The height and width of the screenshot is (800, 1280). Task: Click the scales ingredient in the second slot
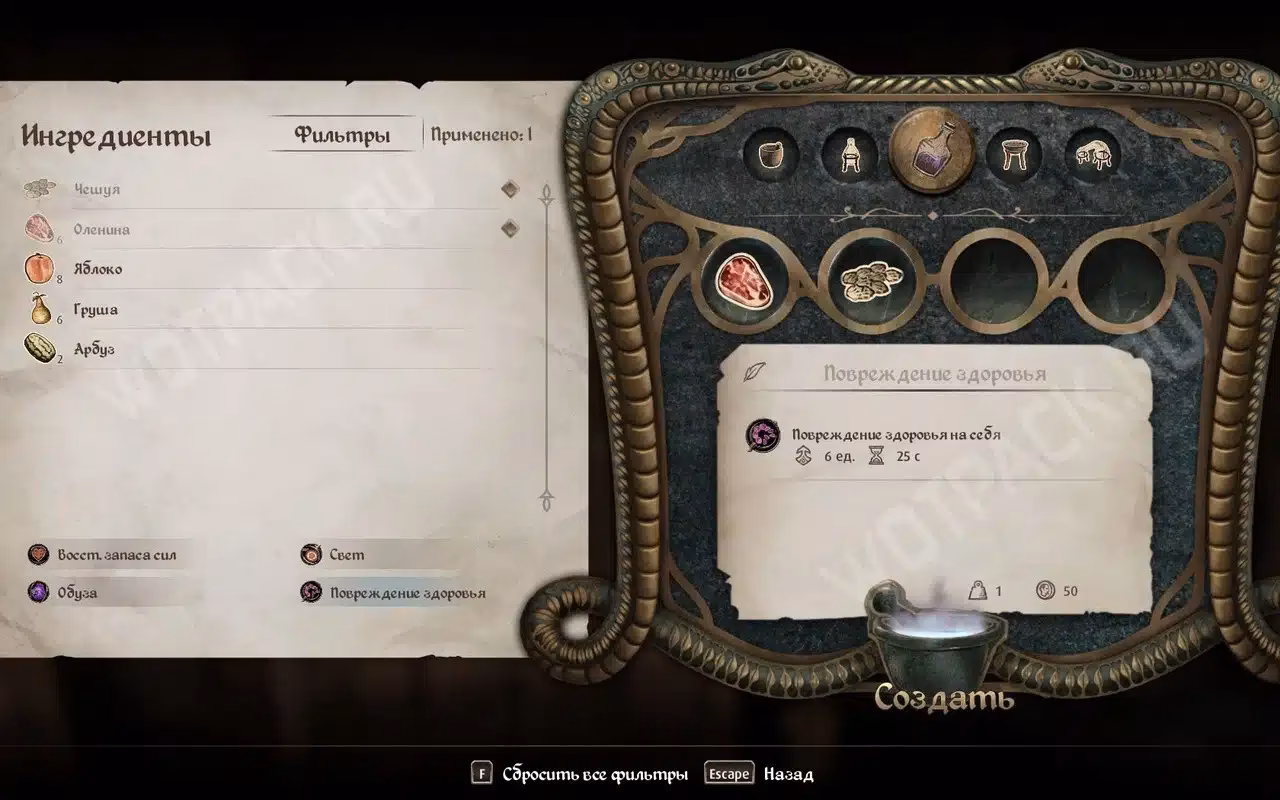point(871,283)
